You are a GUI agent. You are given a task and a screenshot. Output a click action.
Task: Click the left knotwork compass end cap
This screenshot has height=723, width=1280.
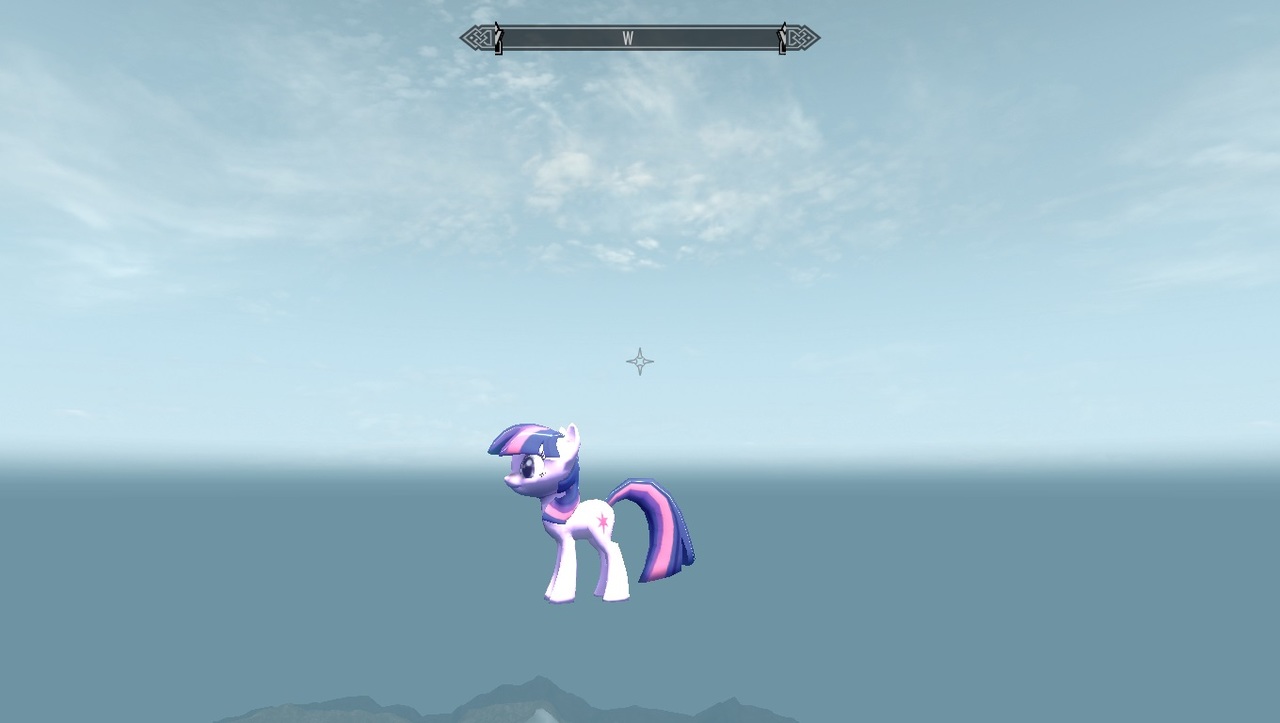pyautogui.click(x=477, y=37)
